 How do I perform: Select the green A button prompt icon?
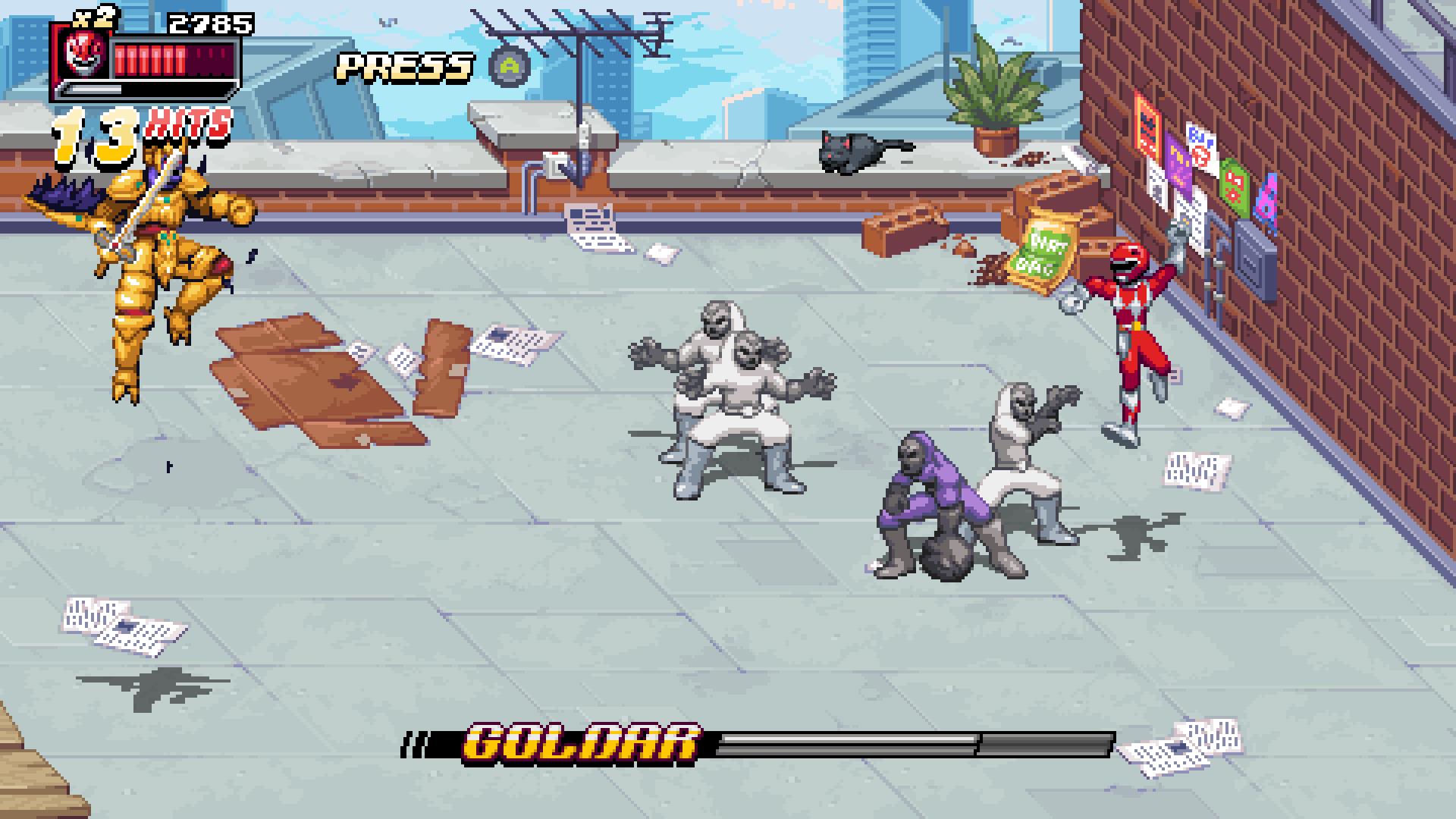coord(510,67)
